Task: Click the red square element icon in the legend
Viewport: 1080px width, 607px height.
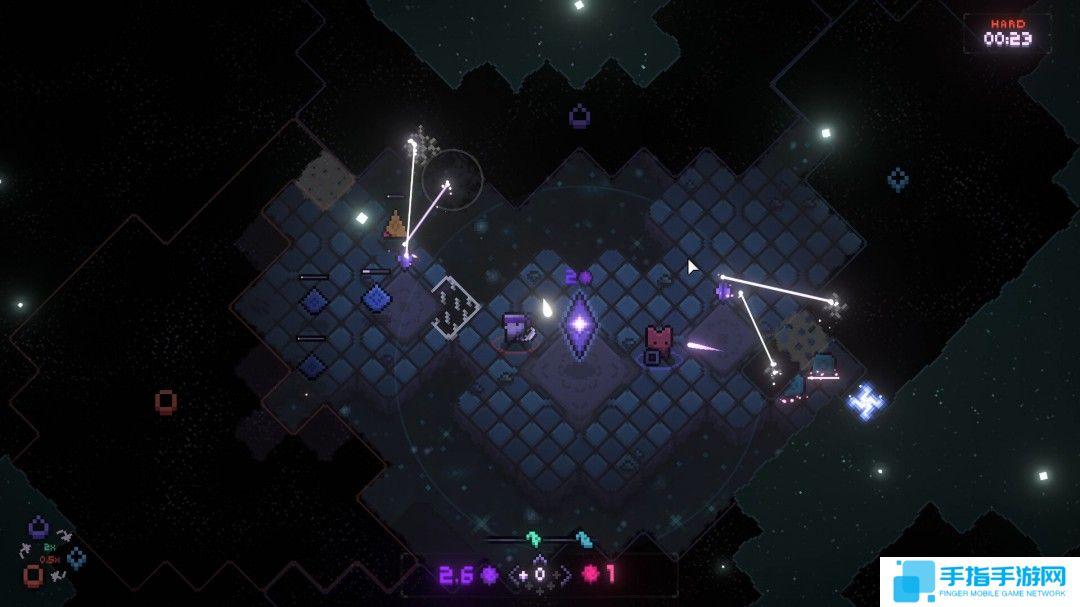Action: click(33, 575)
